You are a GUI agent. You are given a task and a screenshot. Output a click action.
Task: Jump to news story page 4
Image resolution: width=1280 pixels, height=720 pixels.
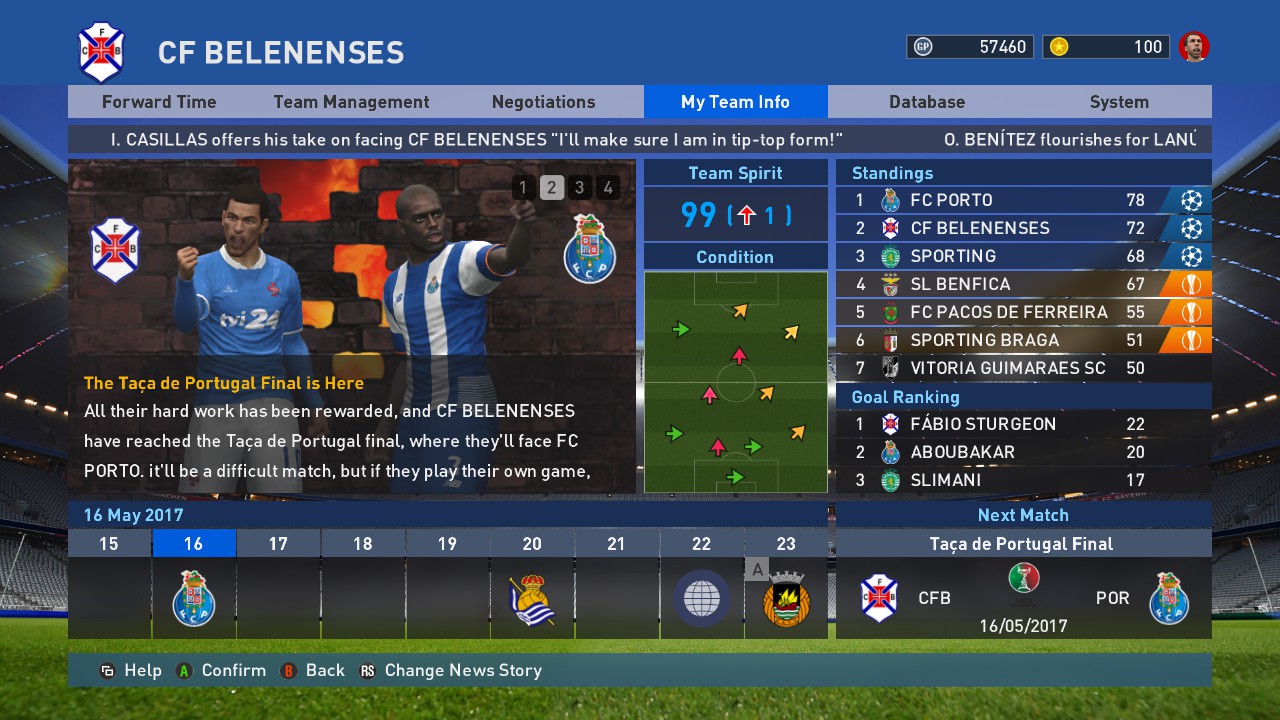[x=607, y=187]
